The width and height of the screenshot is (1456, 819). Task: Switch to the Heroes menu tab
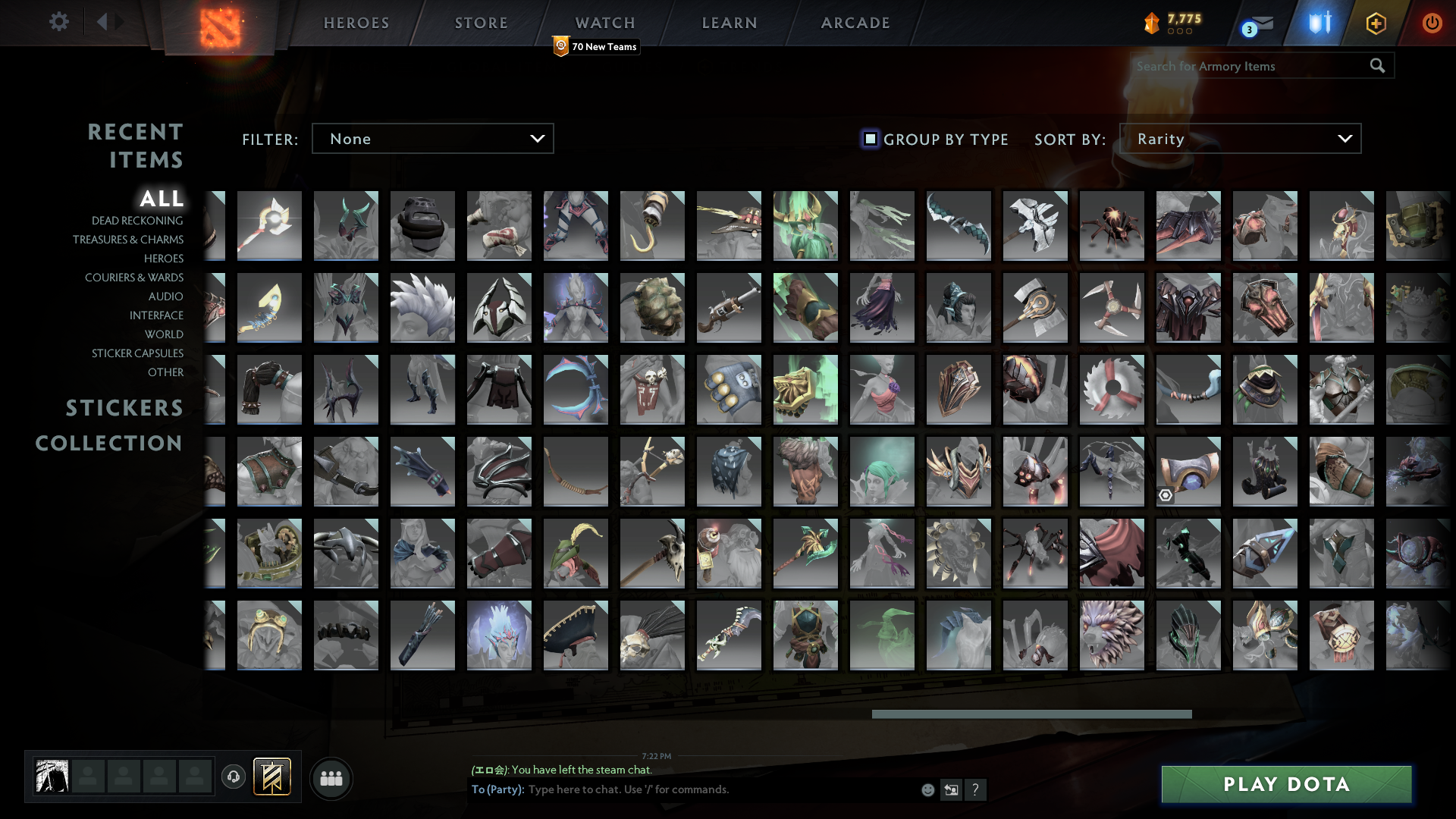(356, 23)
